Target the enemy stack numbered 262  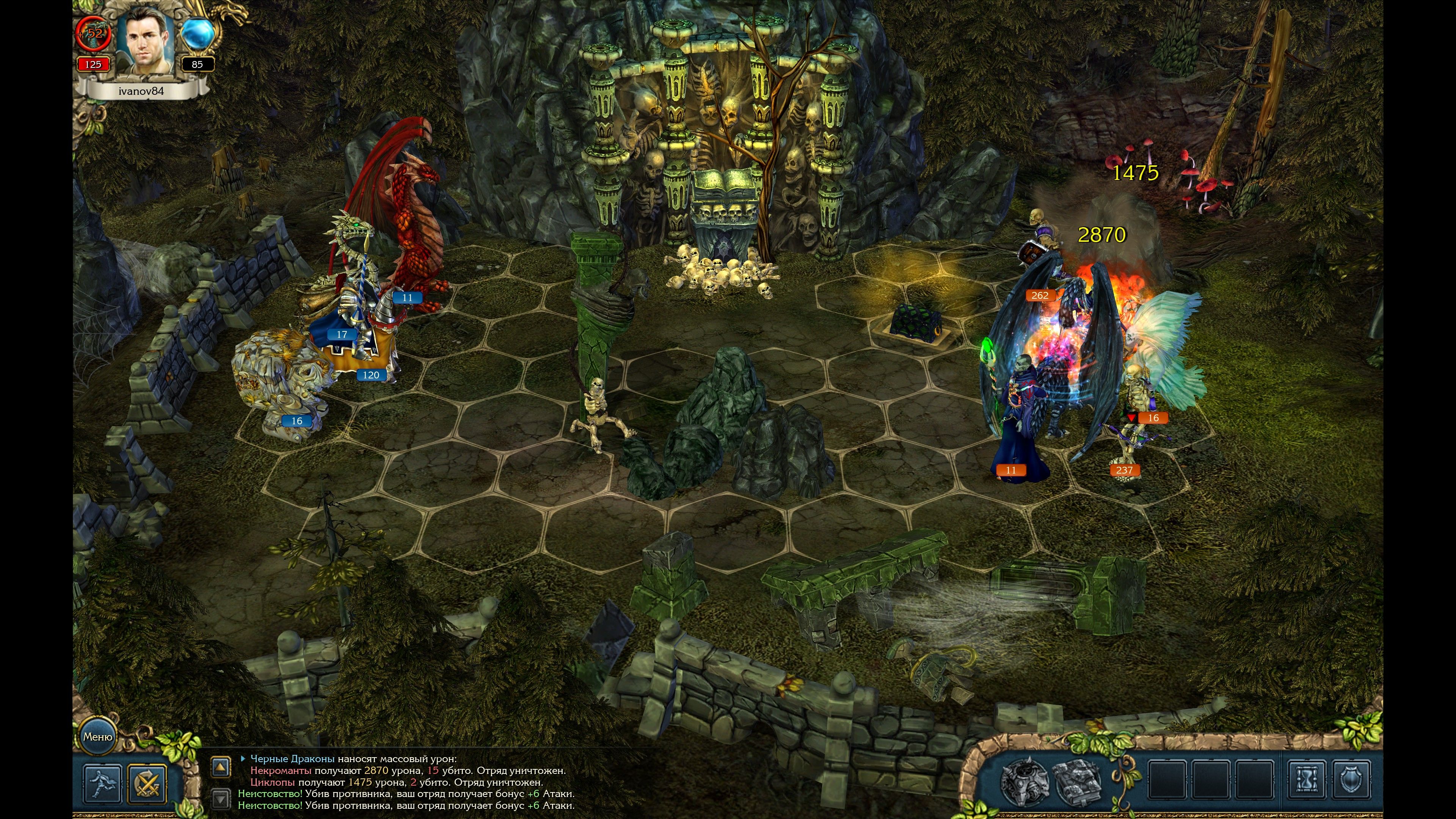[x=1039, y=295]
